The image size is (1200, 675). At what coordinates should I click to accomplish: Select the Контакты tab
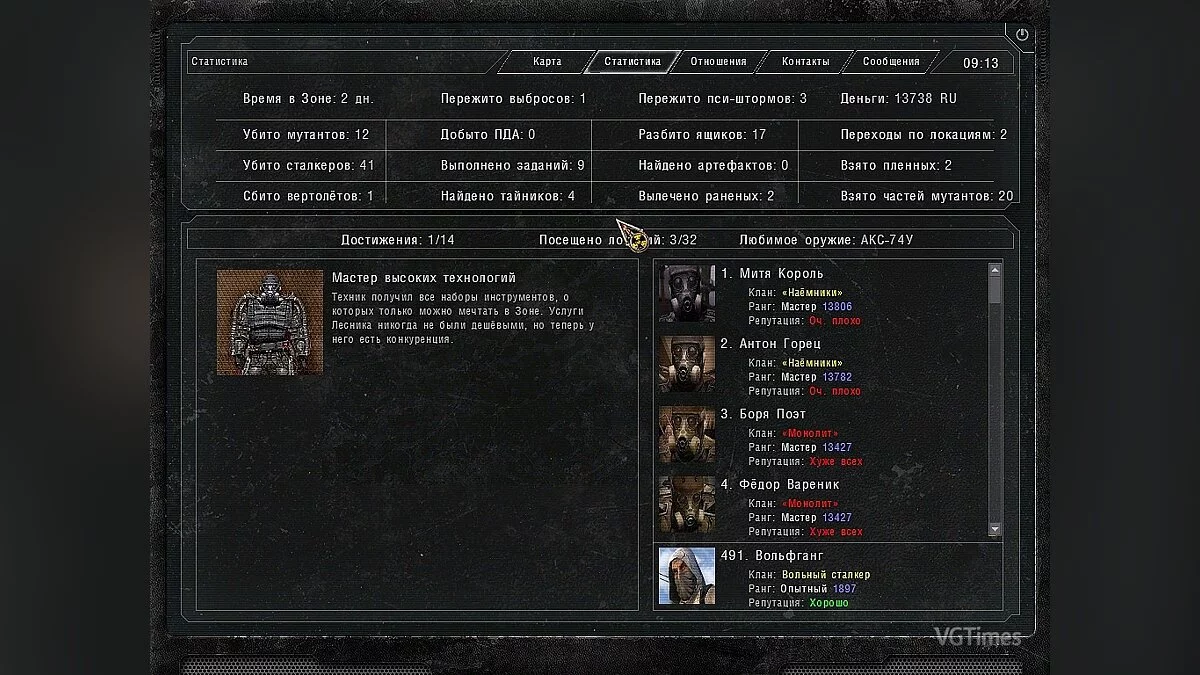805,62
